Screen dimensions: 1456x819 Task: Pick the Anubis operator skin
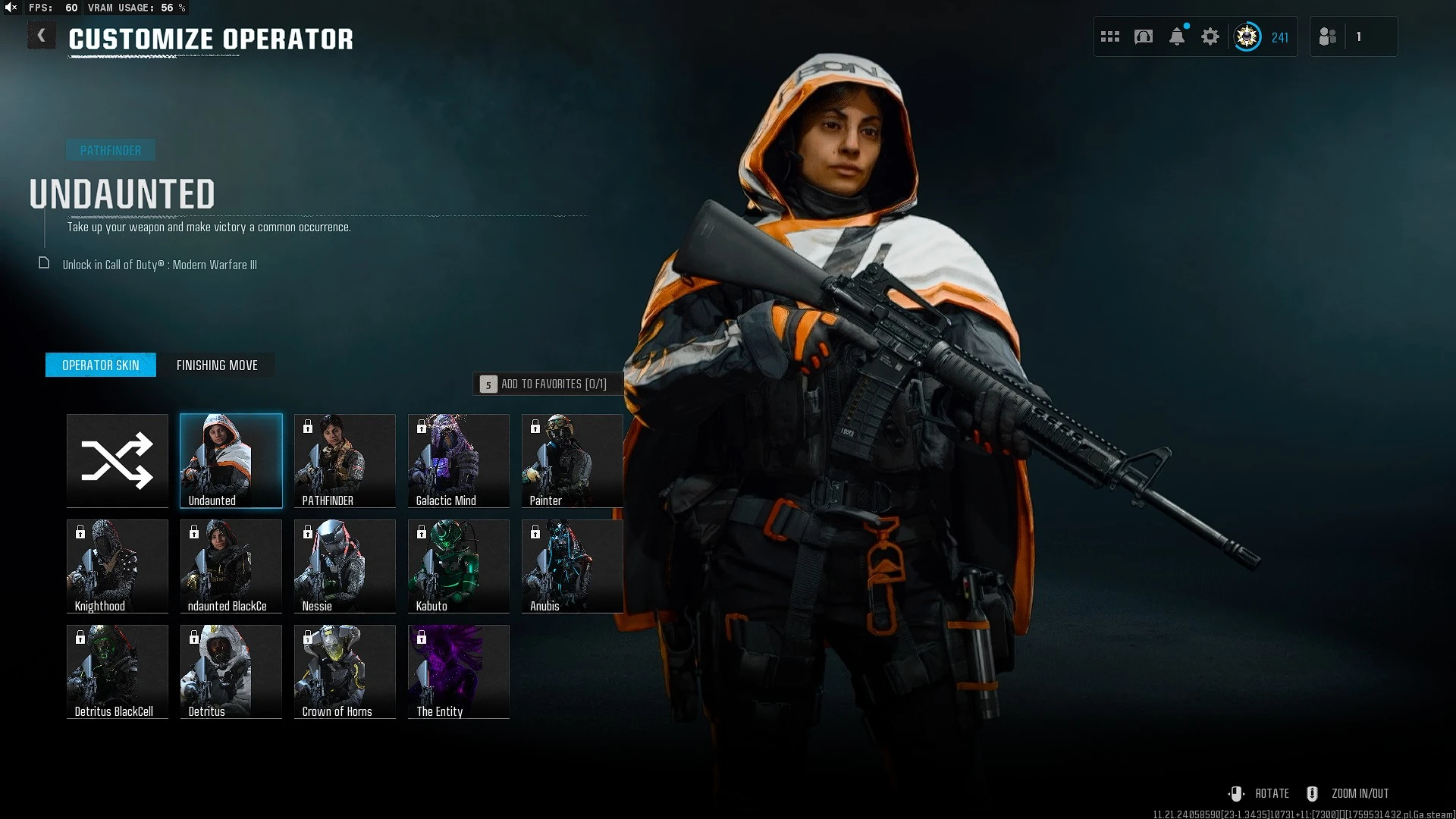tap(573, 566)
